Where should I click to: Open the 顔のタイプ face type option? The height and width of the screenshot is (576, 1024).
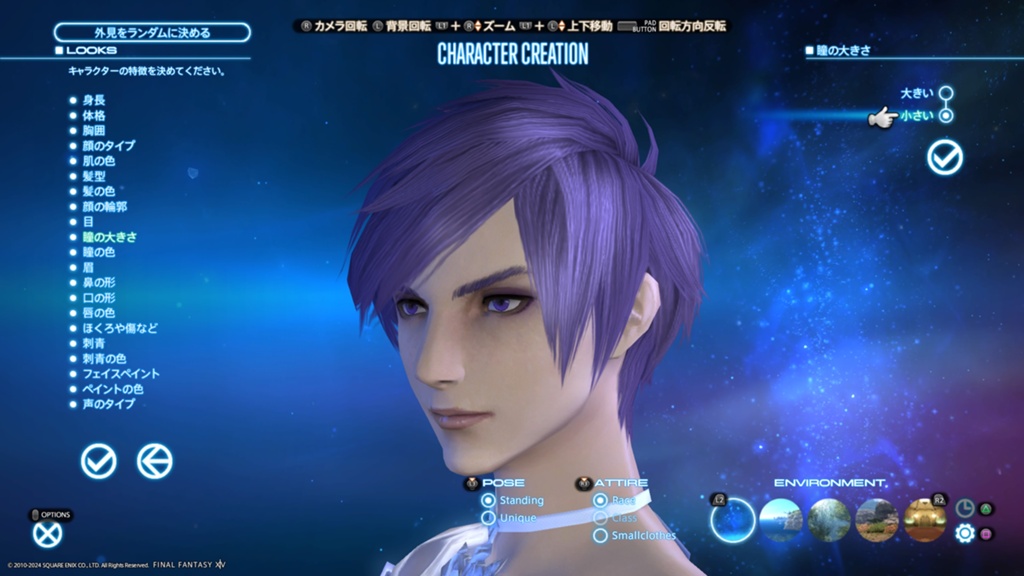108,146
